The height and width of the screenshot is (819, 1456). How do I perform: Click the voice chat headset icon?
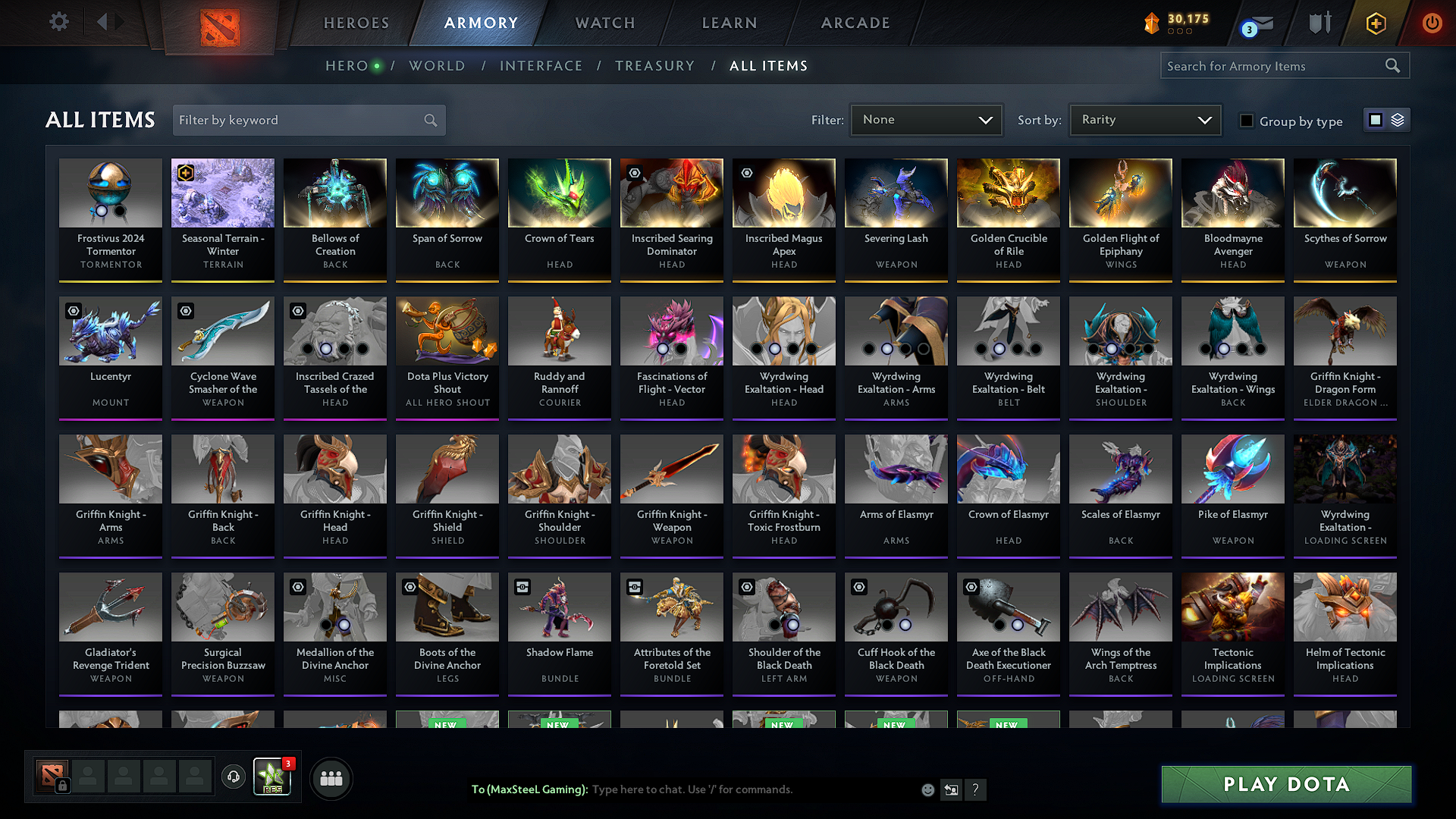point(233,777)
